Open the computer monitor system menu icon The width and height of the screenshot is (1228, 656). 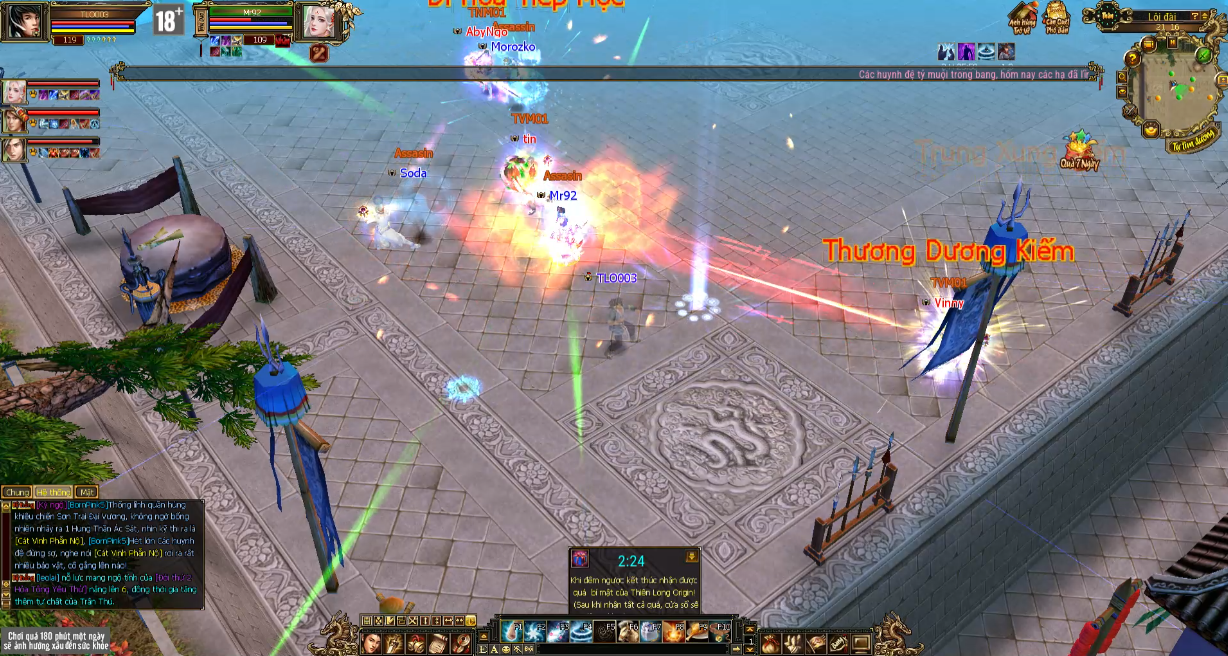point(860,643)
